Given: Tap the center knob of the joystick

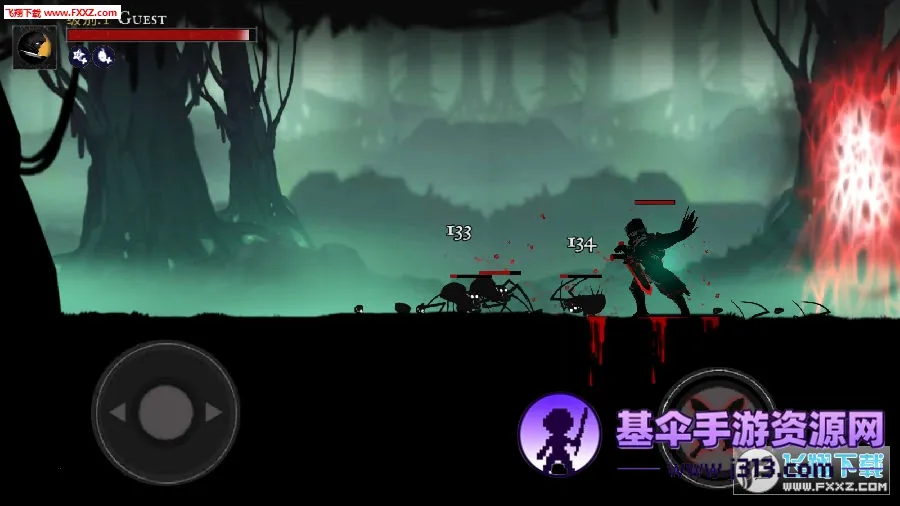Looking at the screenshot, I should 165,412.
